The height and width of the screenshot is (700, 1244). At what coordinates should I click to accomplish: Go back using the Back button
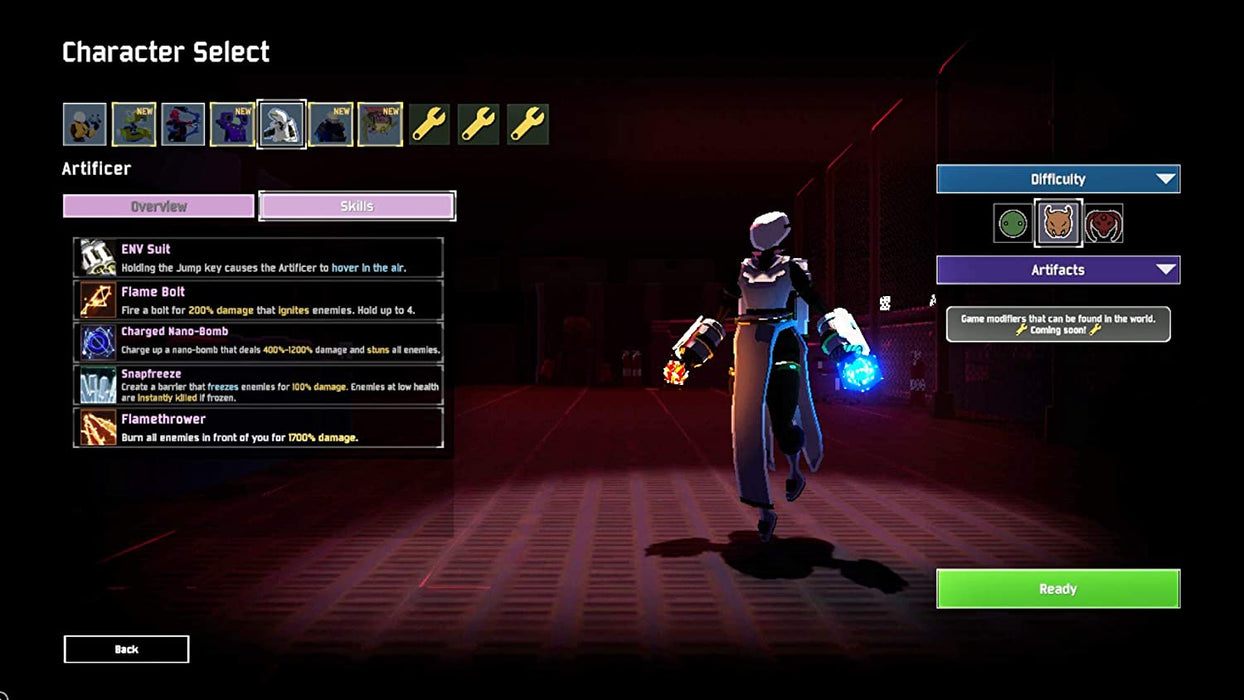point(126,649)
